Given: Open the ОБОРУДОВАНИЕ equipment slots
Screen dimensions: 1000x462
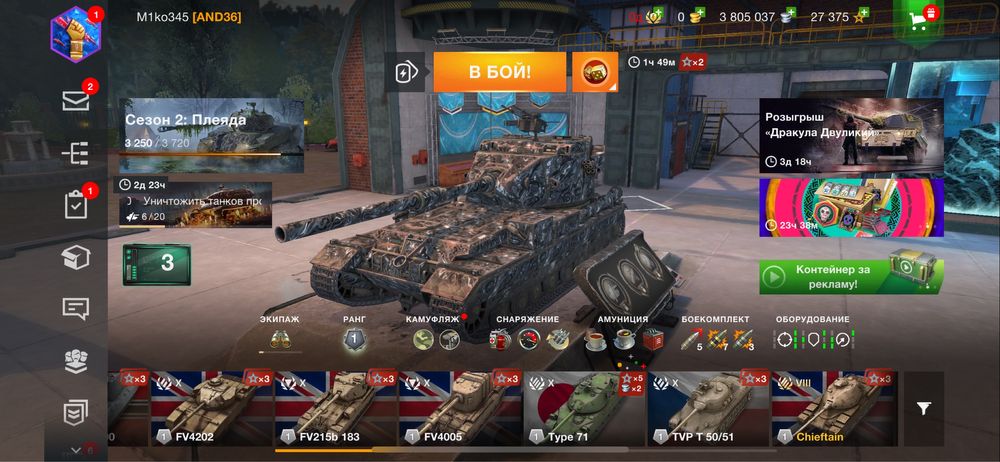Looking at the screenshot, I should (812, 339).
